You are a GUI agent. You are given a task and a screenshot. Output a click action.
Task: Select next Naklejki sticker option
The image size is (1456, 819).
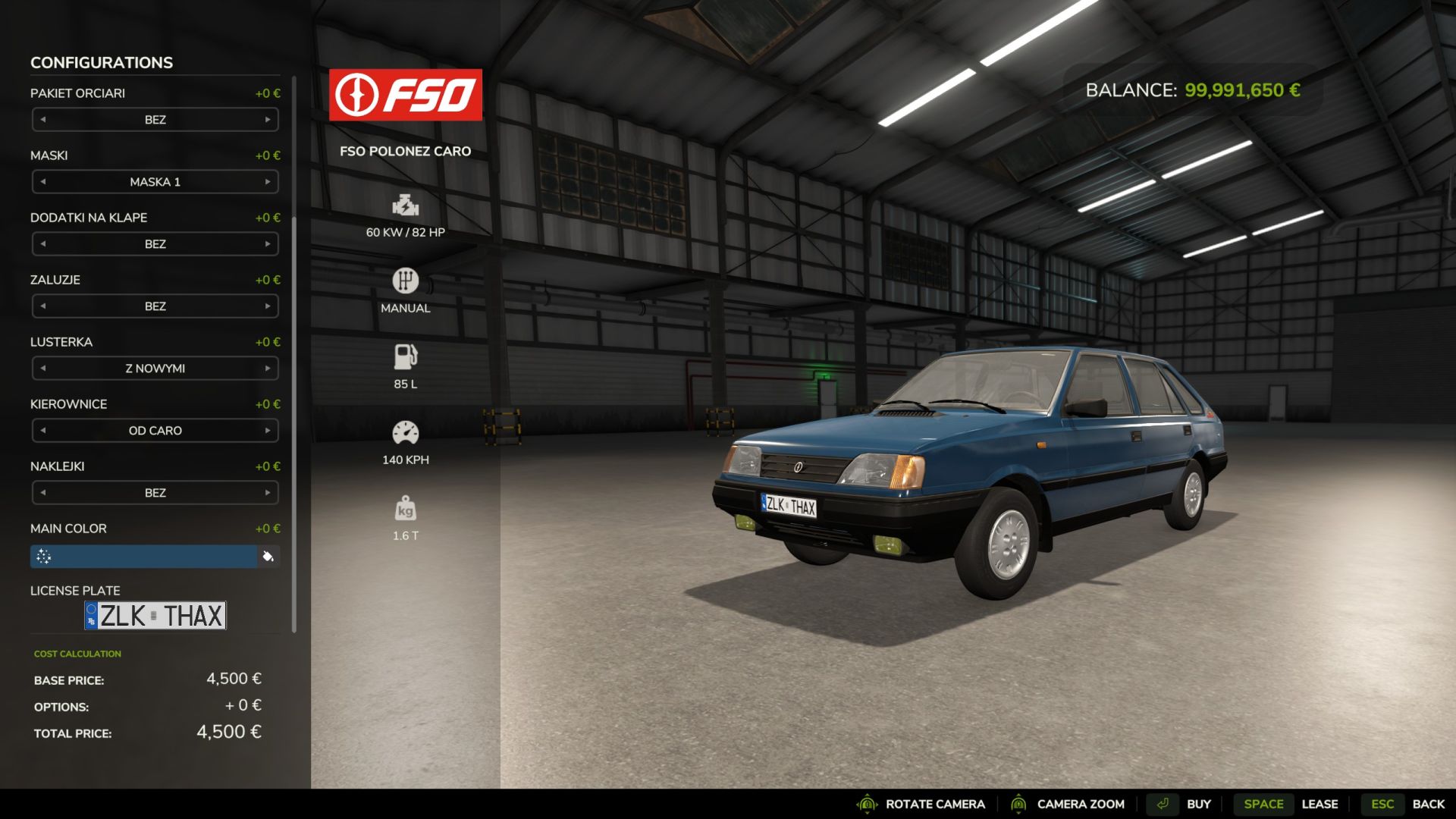click(x=268, y=493)
